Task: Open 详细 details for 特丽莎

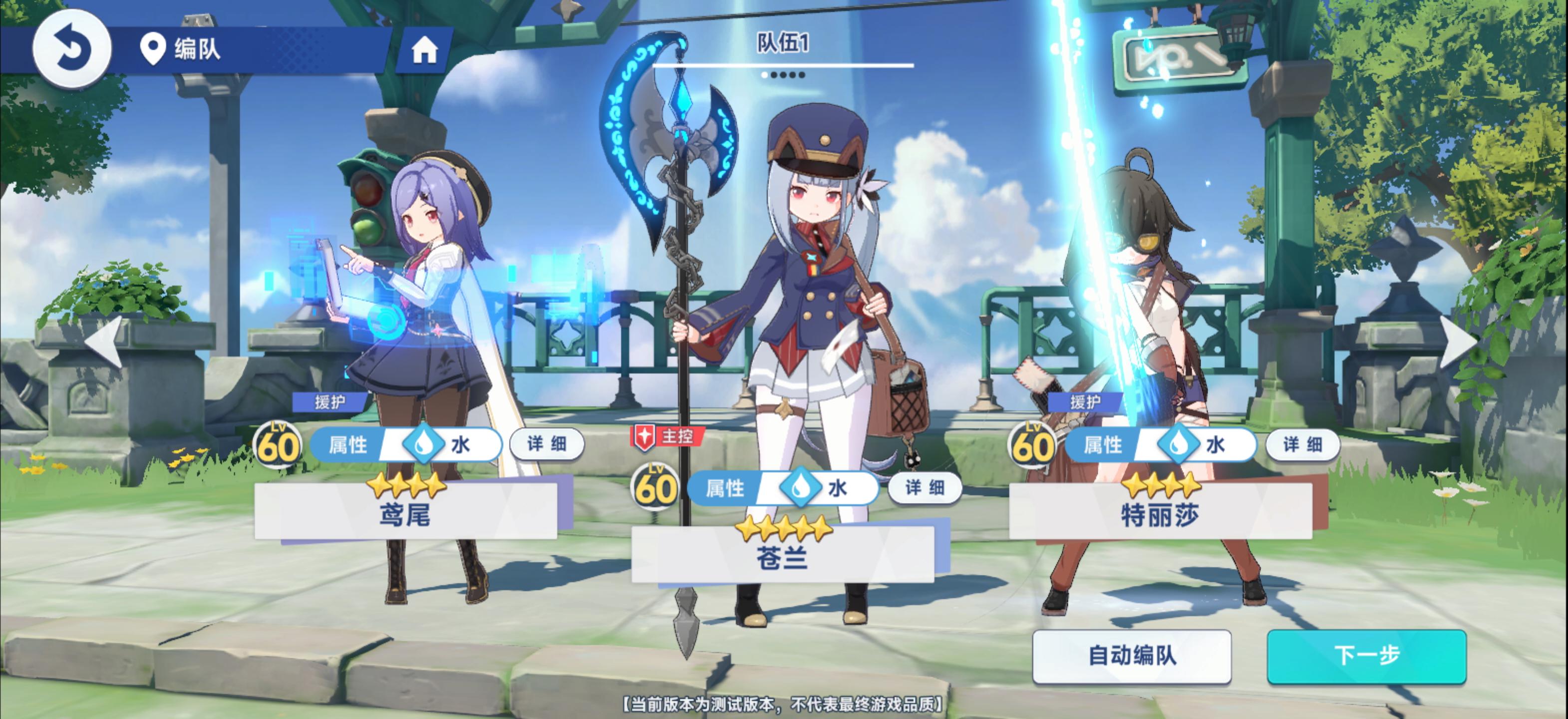Action: (1302, 444)
